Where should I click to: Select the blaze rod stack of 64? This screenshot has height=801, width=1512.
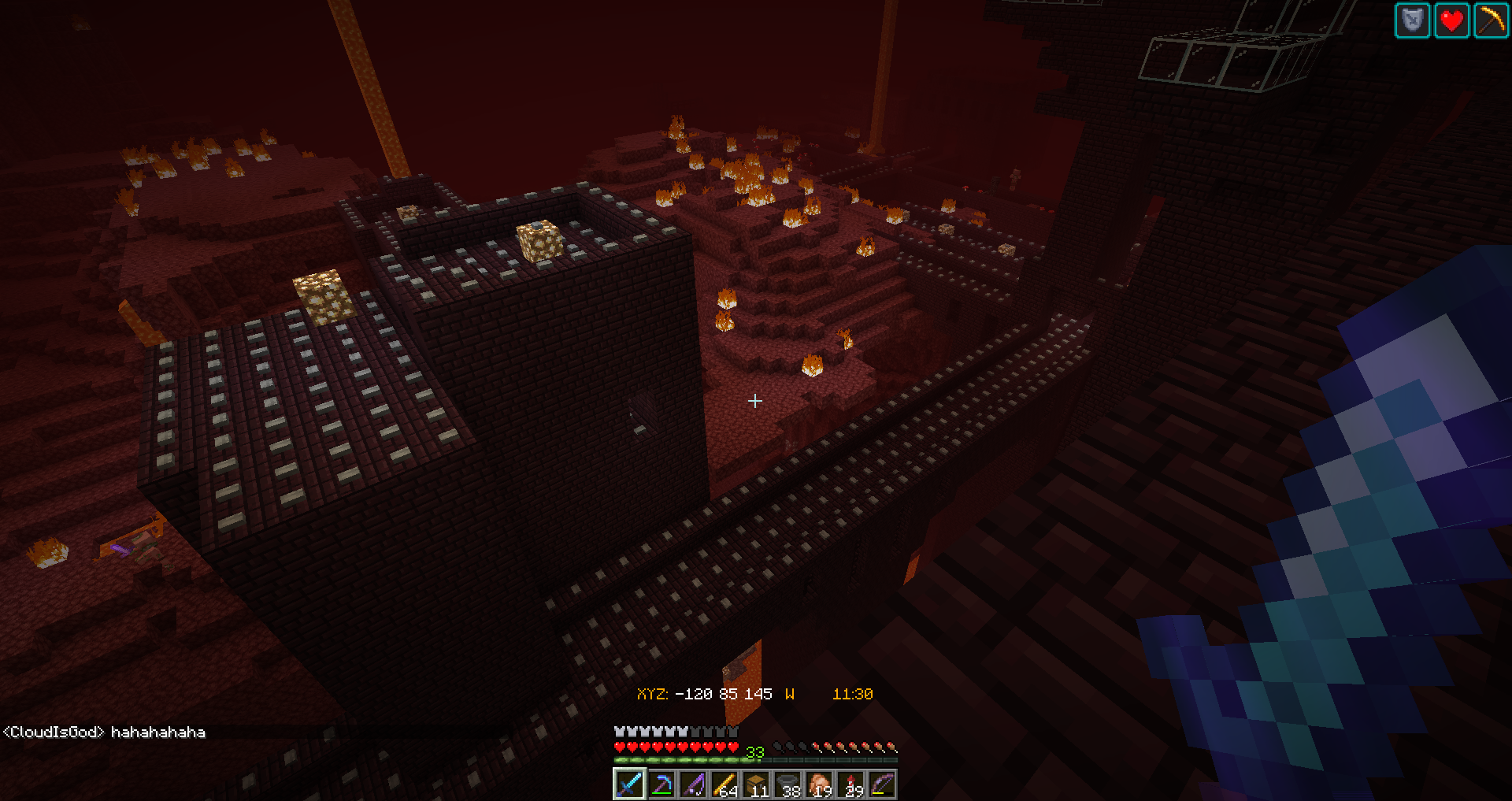pos(724,784)
